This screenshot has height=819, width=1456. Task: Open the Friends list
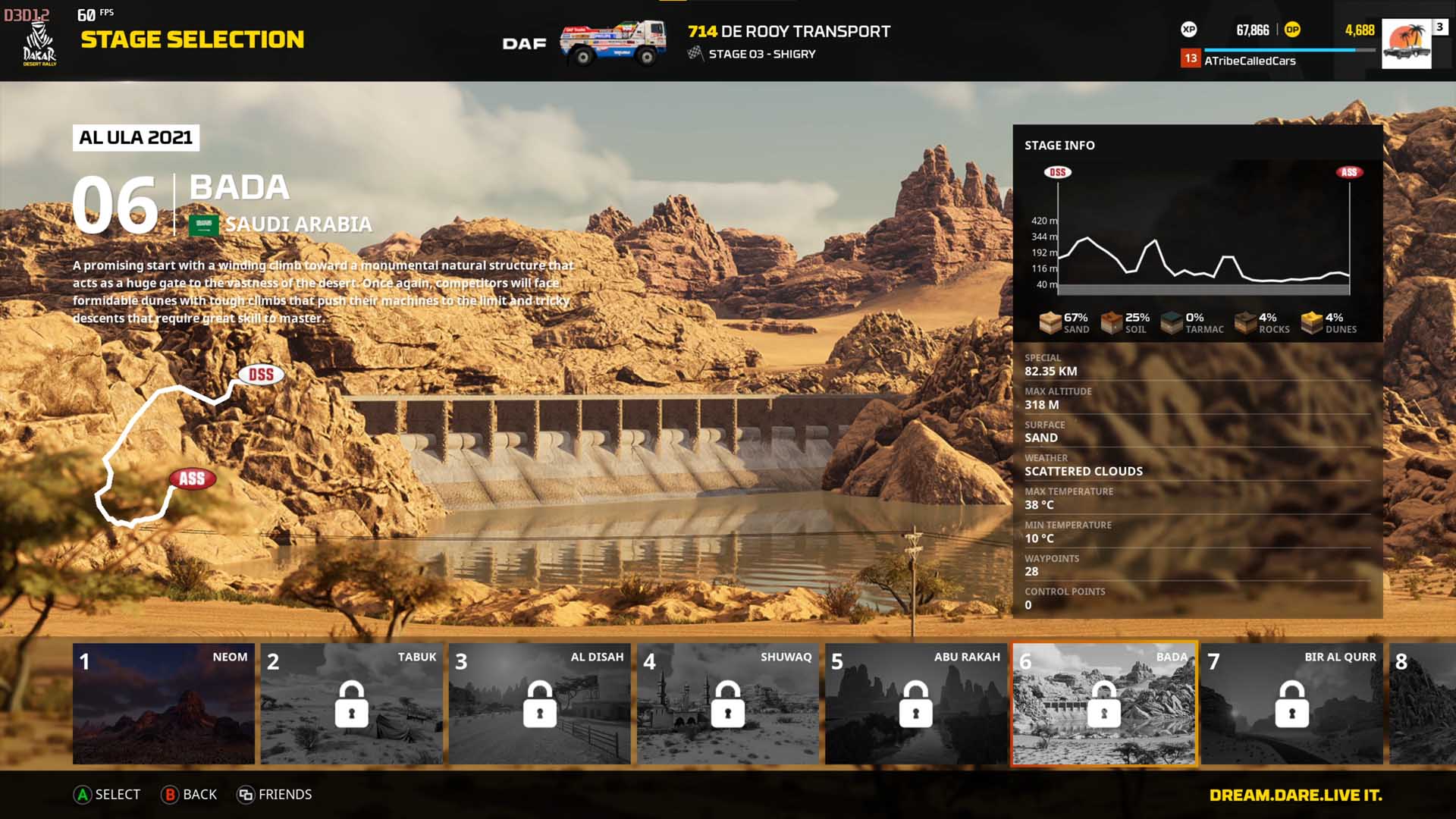click(275, 794)
